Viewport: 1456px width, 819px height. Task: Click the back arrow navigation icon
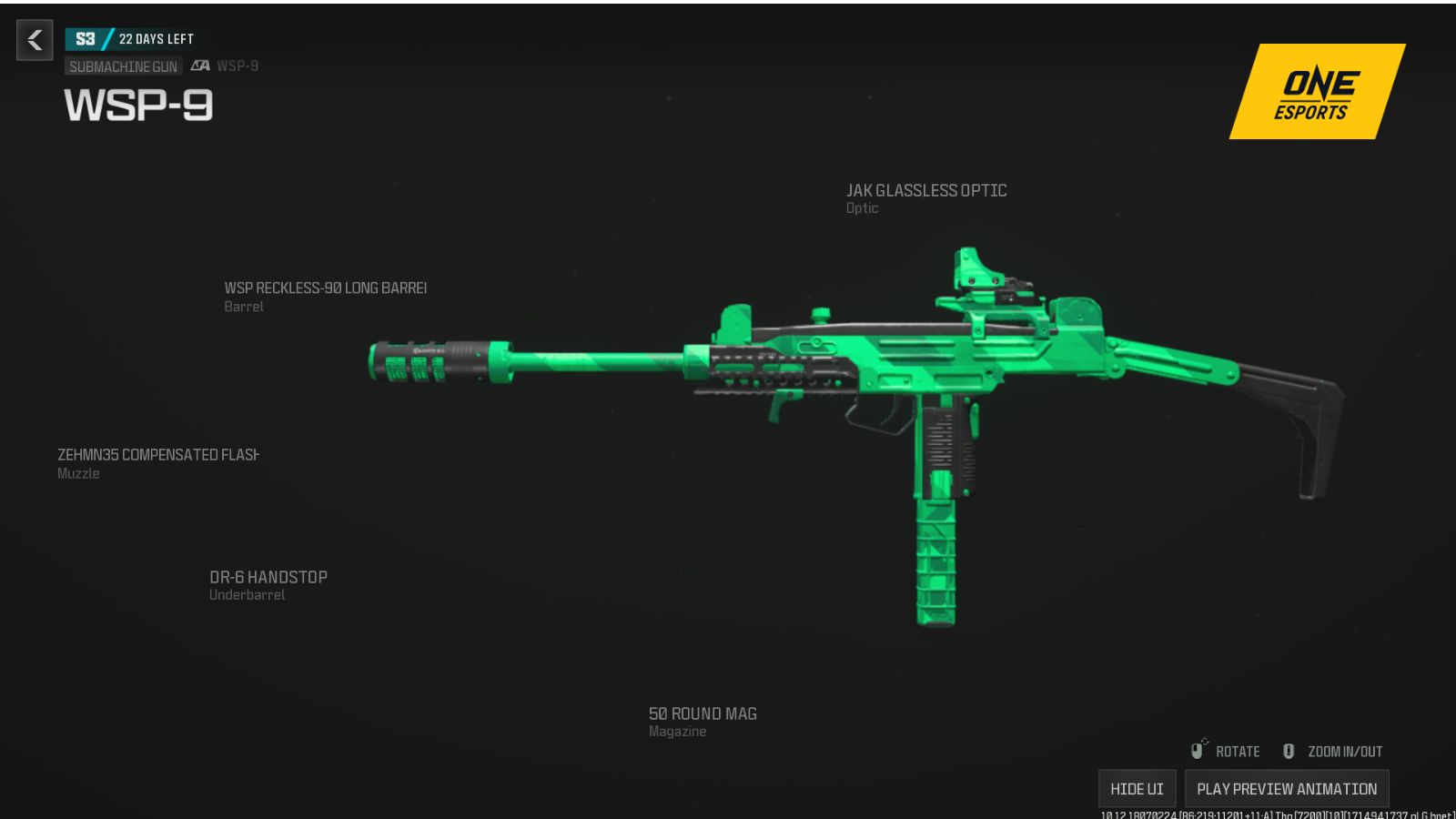[34, 40]
